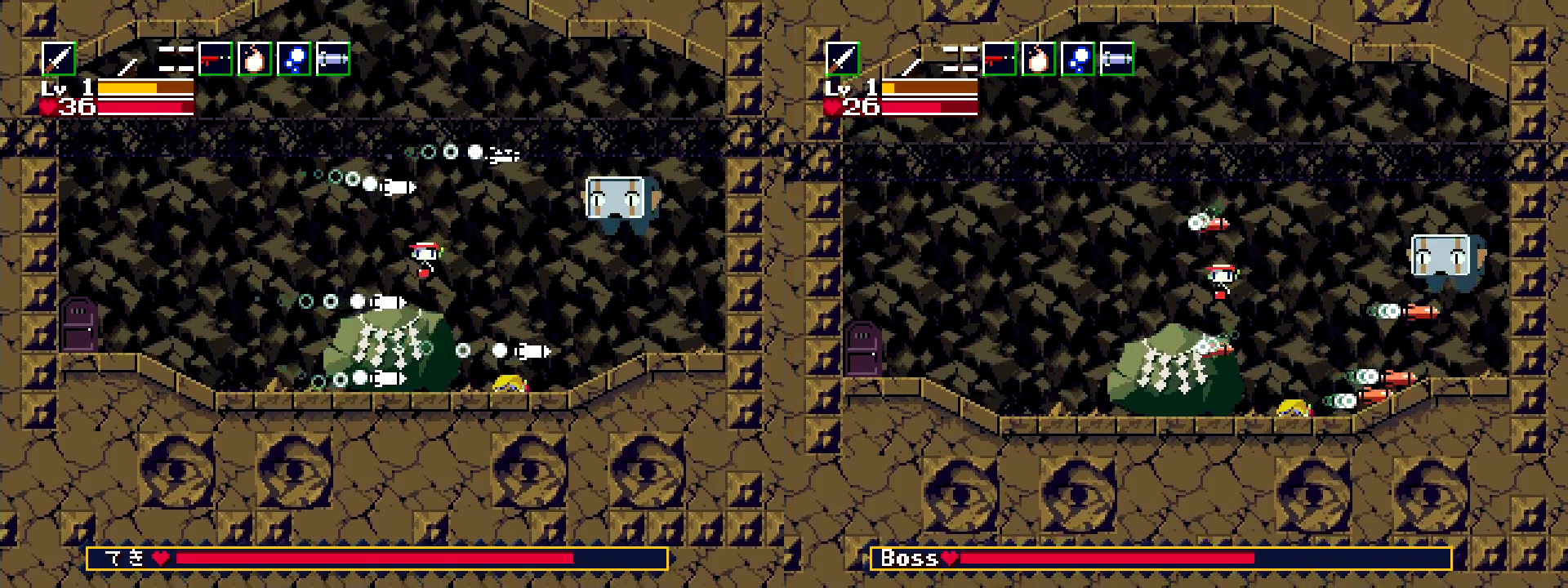Choose the red Machine Gun icon in the 36-health screen

[x=216, y=59]
